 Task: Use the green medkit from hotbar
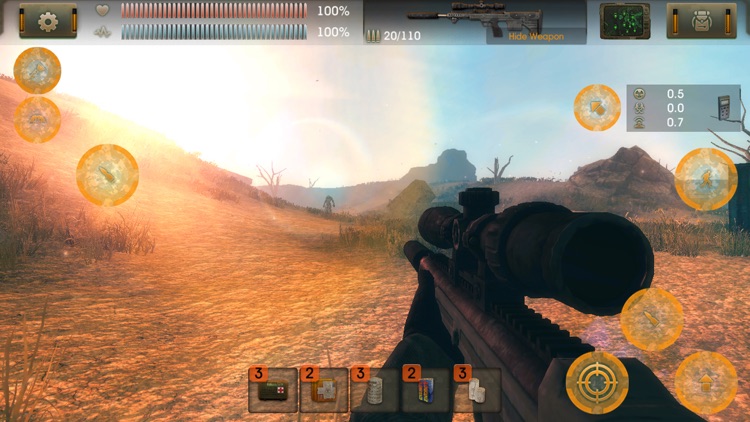[273, 390]
